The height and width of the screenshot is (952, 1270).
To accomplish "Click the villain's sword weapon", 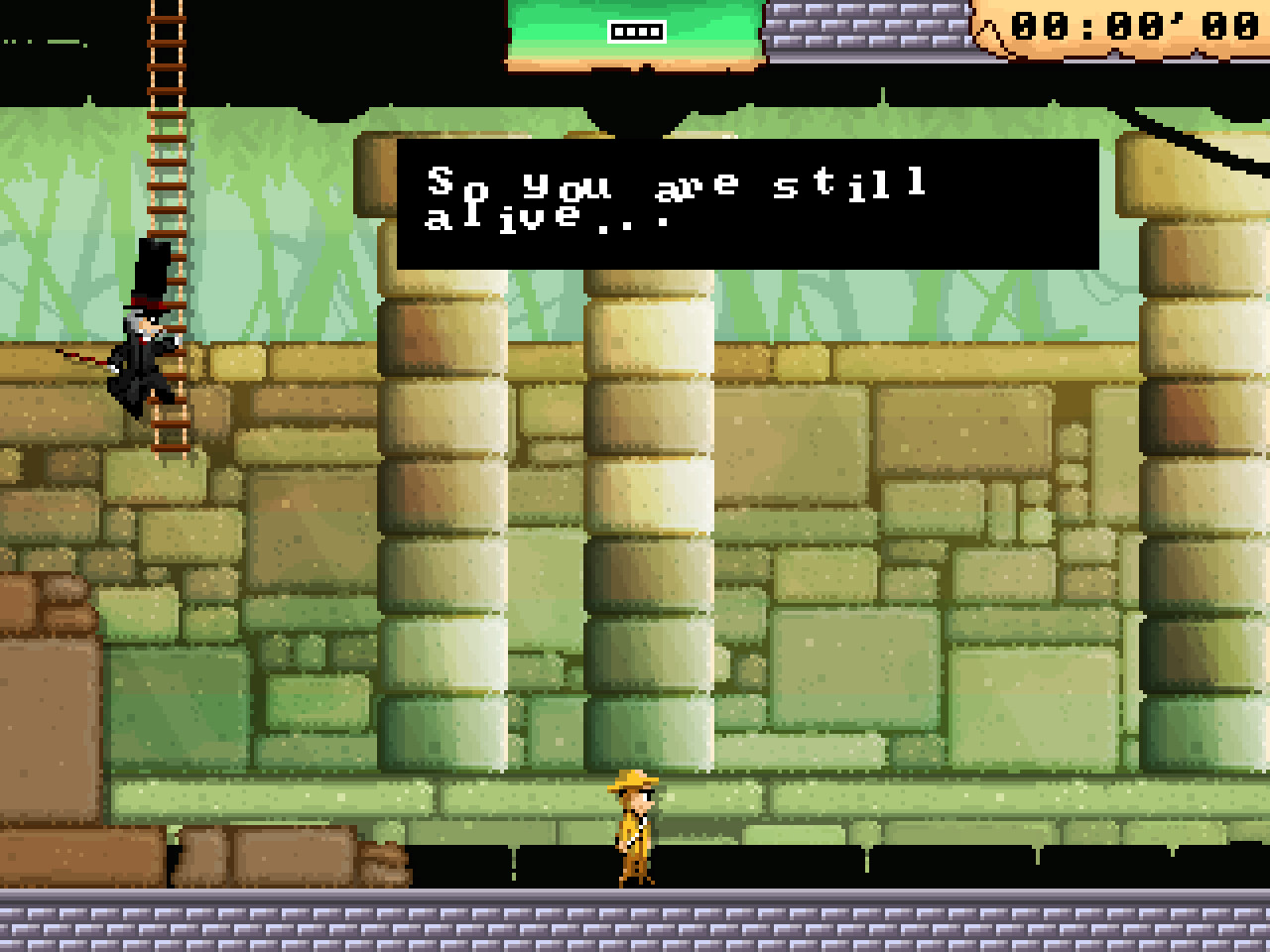I will point(94,359).
